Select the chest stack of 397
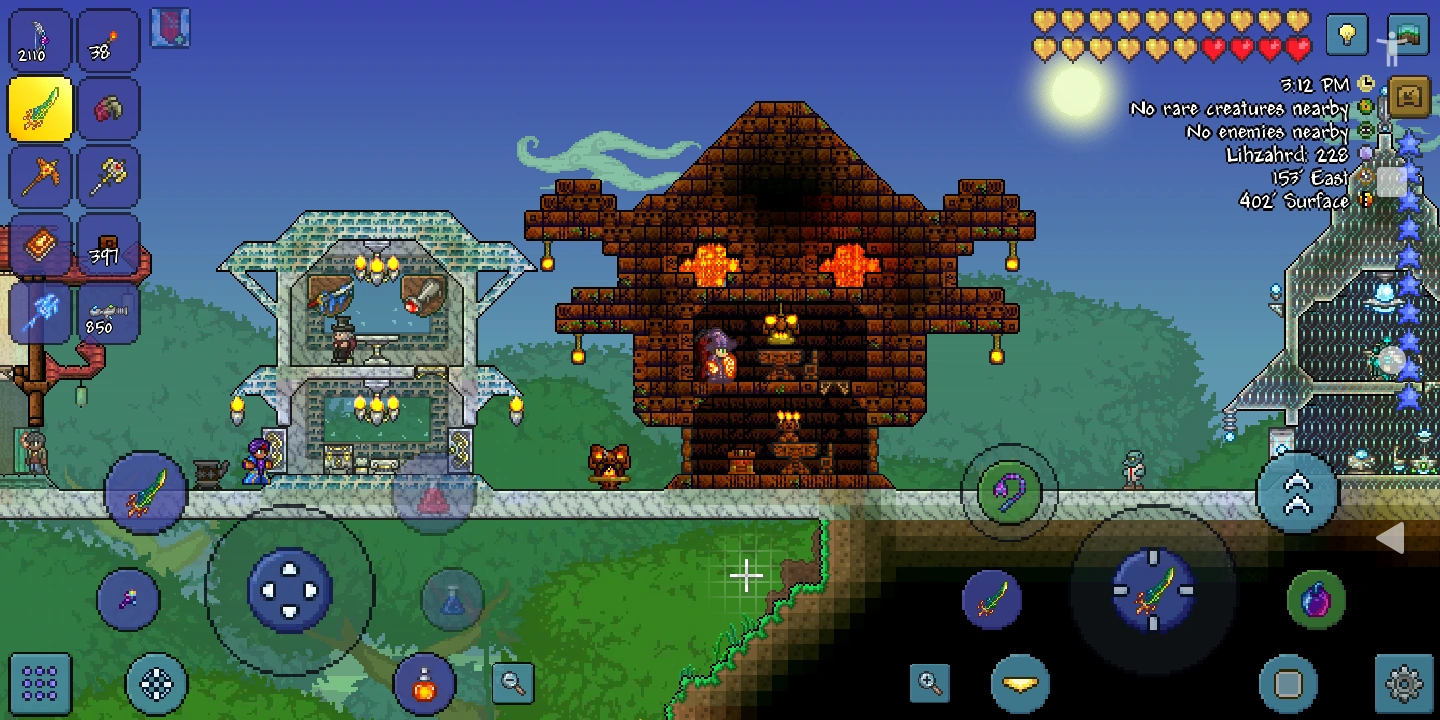This screenshot has width=1440, height=720. coord(108,245)
